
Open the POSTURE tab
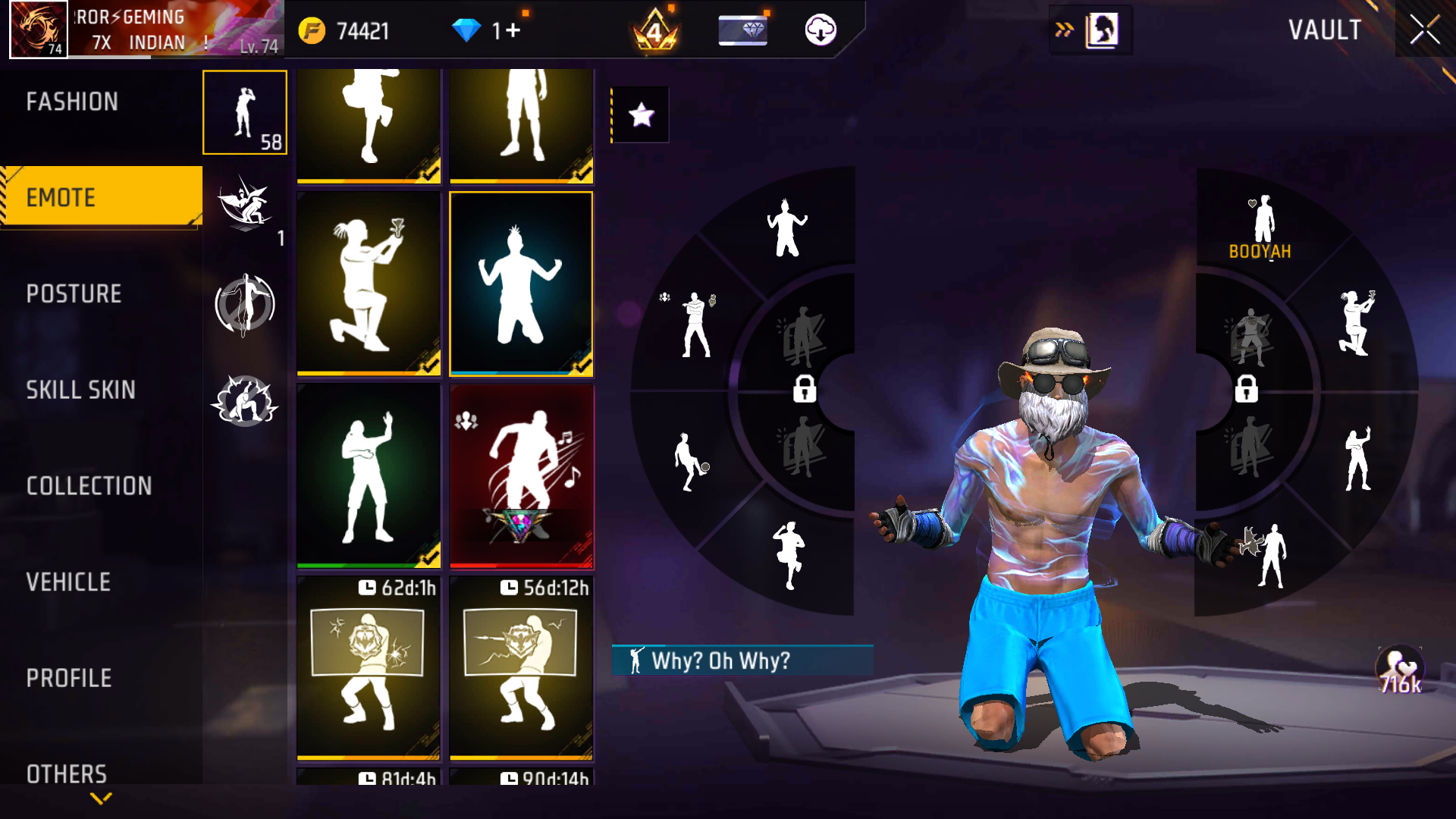point(73,294)
